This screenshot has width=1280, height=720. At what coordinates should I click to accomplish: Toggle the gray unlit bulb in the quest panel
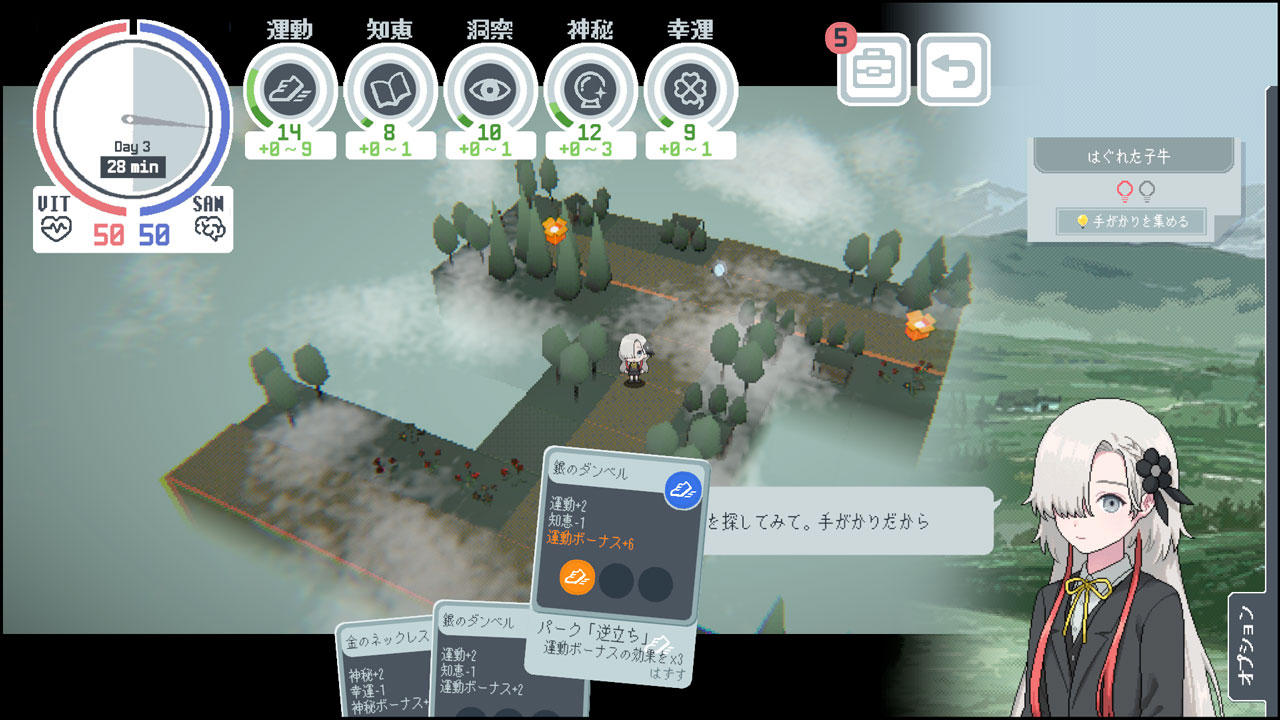coord(1147,191)
